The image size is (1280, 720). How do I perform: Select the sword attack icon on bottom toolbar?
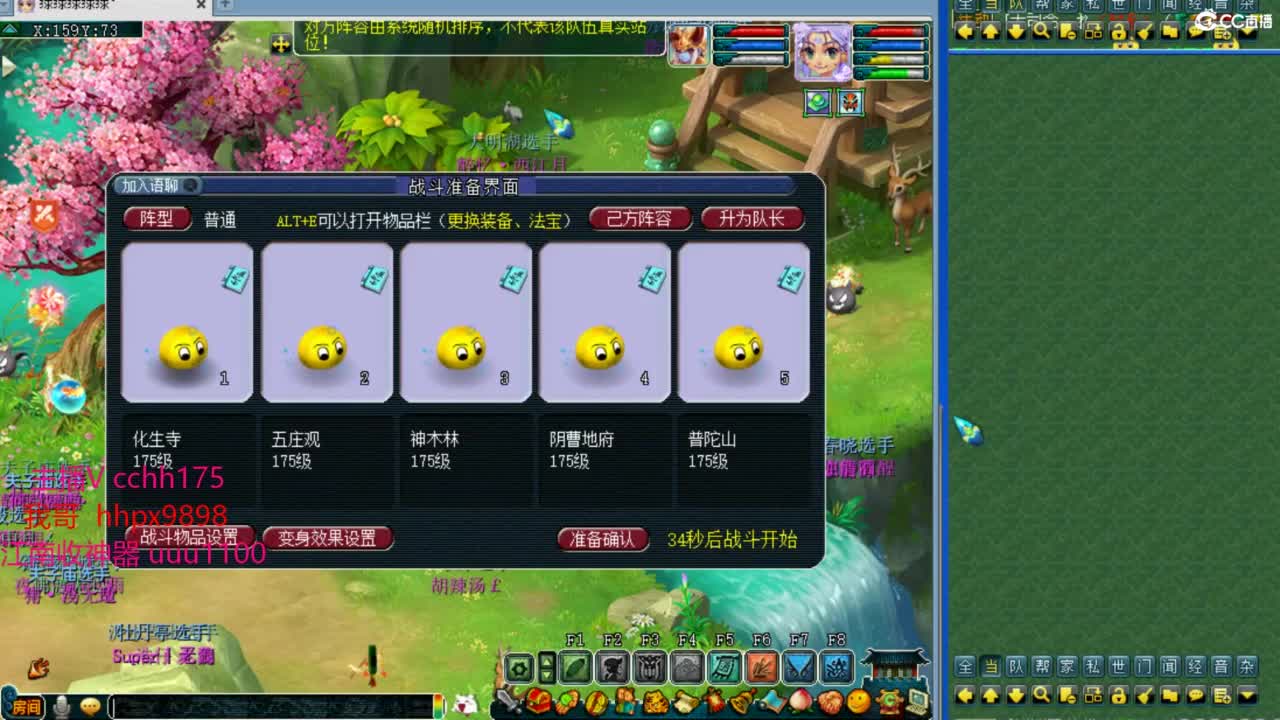pyautogui.click(x=505, y=703)
